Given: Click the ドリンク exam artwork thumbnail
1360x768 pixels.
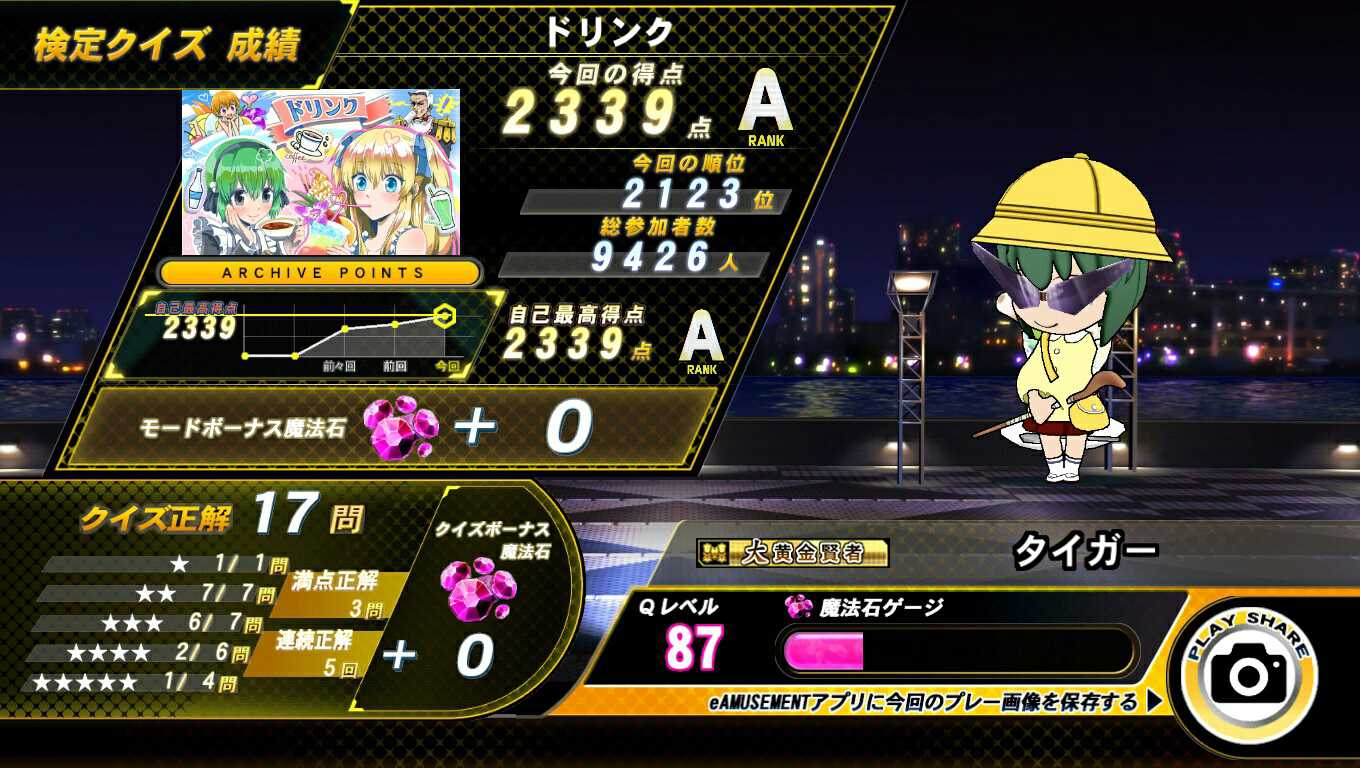Looking at the screenshot, I should (320, 172).
